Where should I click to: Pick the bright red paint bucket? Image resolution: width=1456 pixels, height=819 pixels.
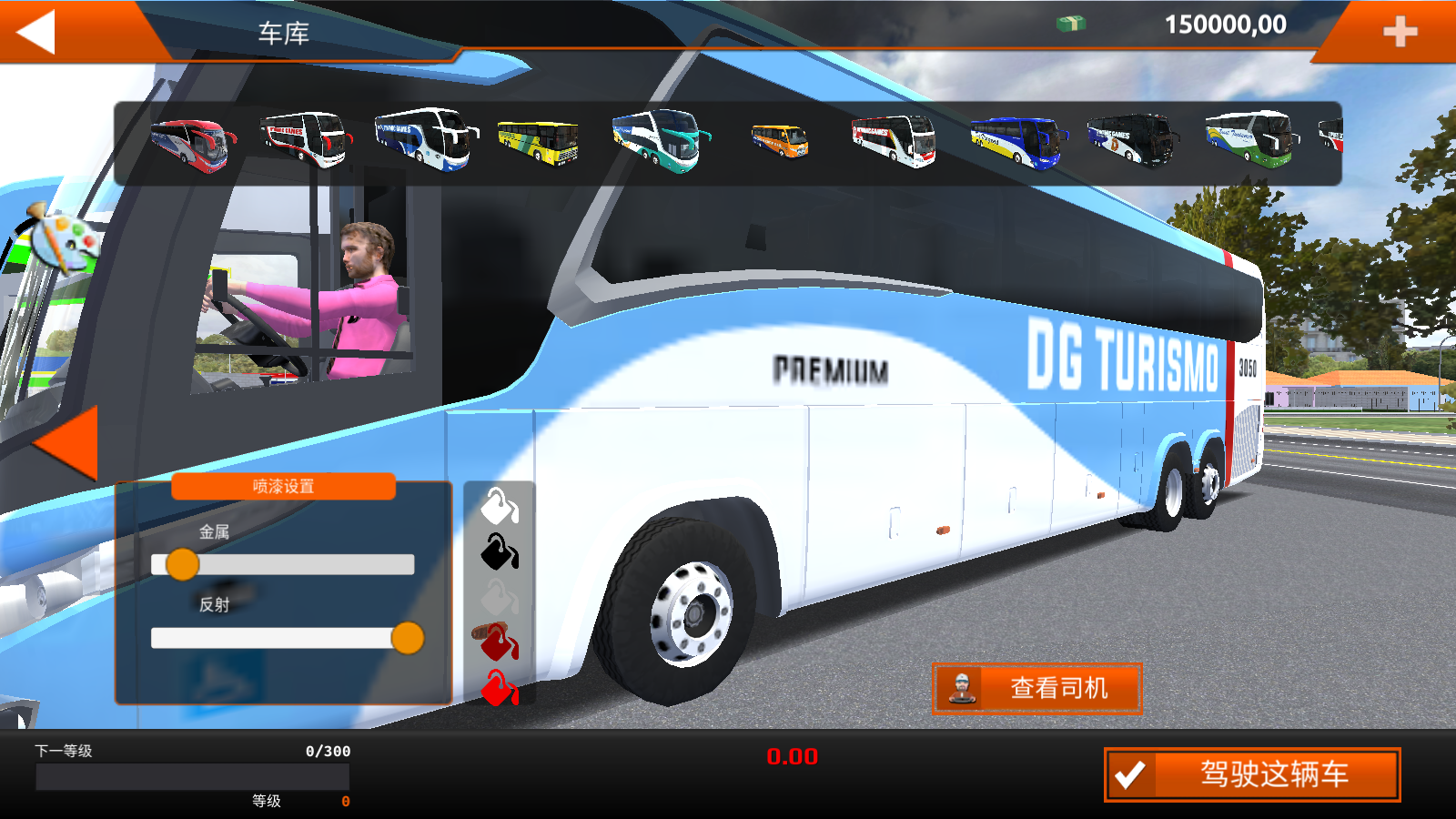point(498,688)
